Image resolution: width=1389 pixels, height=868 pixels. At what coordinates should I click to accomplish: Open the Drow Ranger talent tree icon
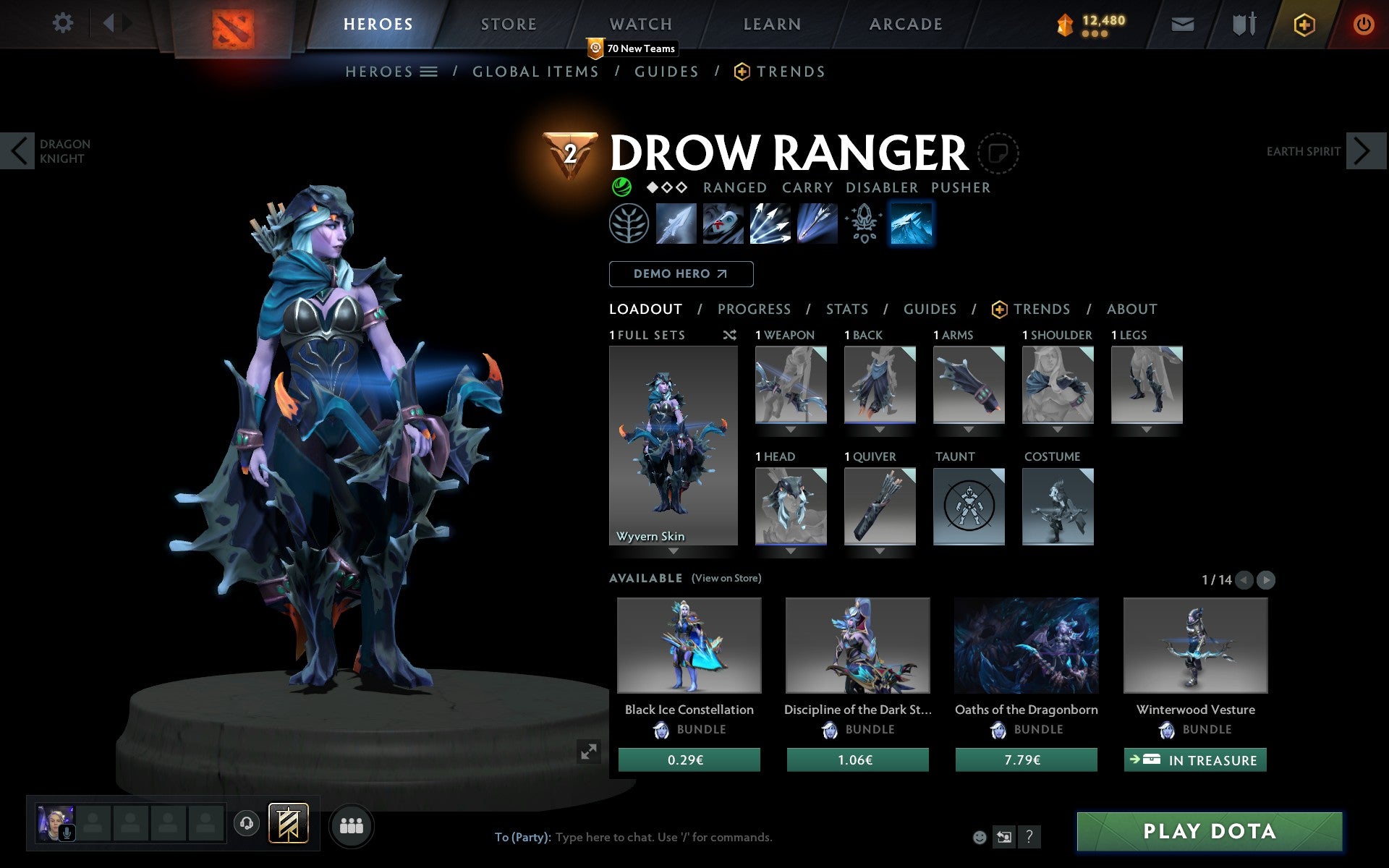coord(629,224)
